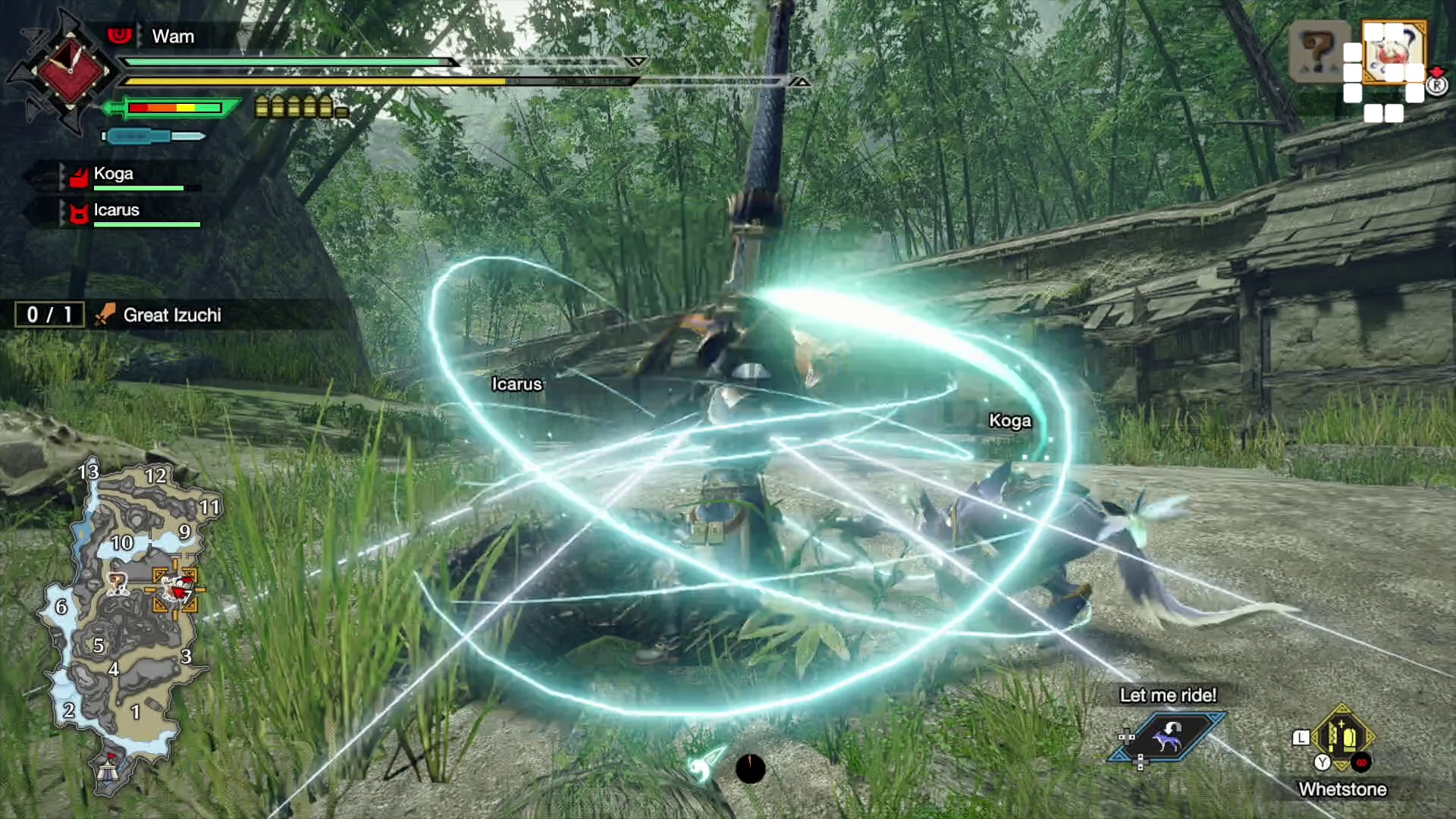
Task: Use the Whetstone item
Action: pyautogui.click(x=1341, y=736)
